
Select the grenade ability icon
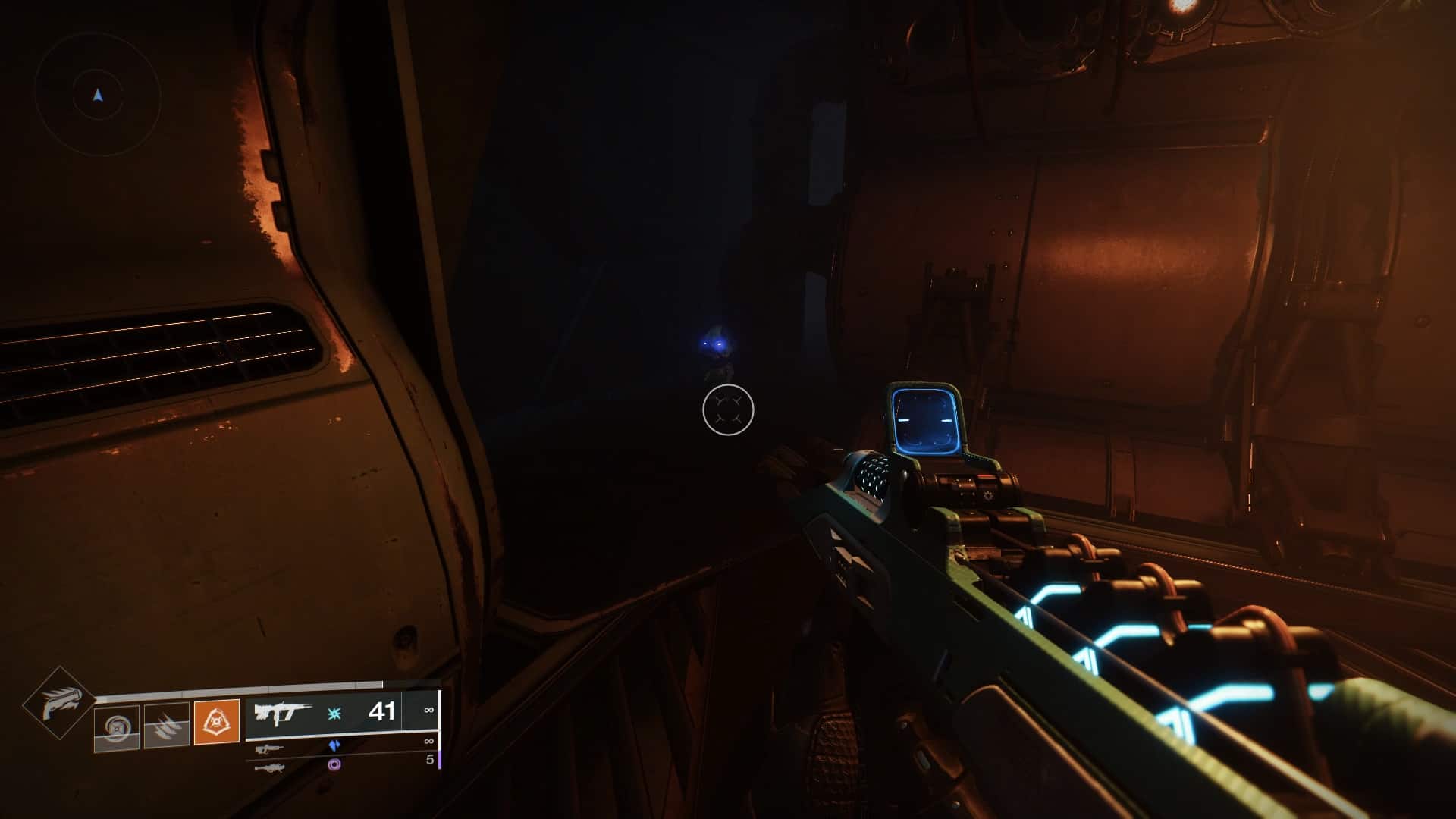tap(117, 726)
